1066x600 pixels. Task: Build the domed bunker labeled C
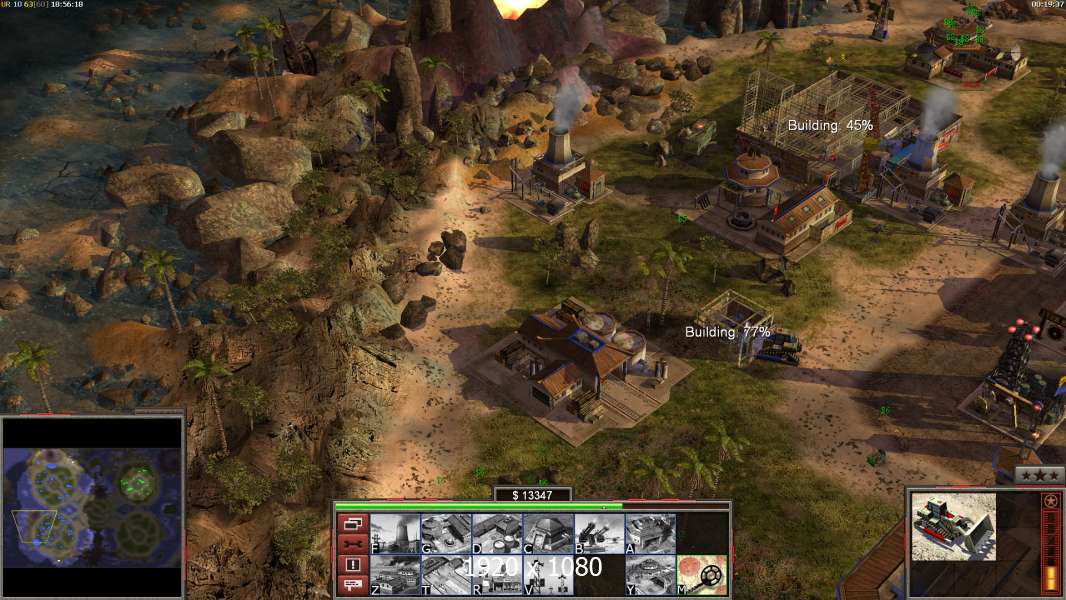point(548,533)
